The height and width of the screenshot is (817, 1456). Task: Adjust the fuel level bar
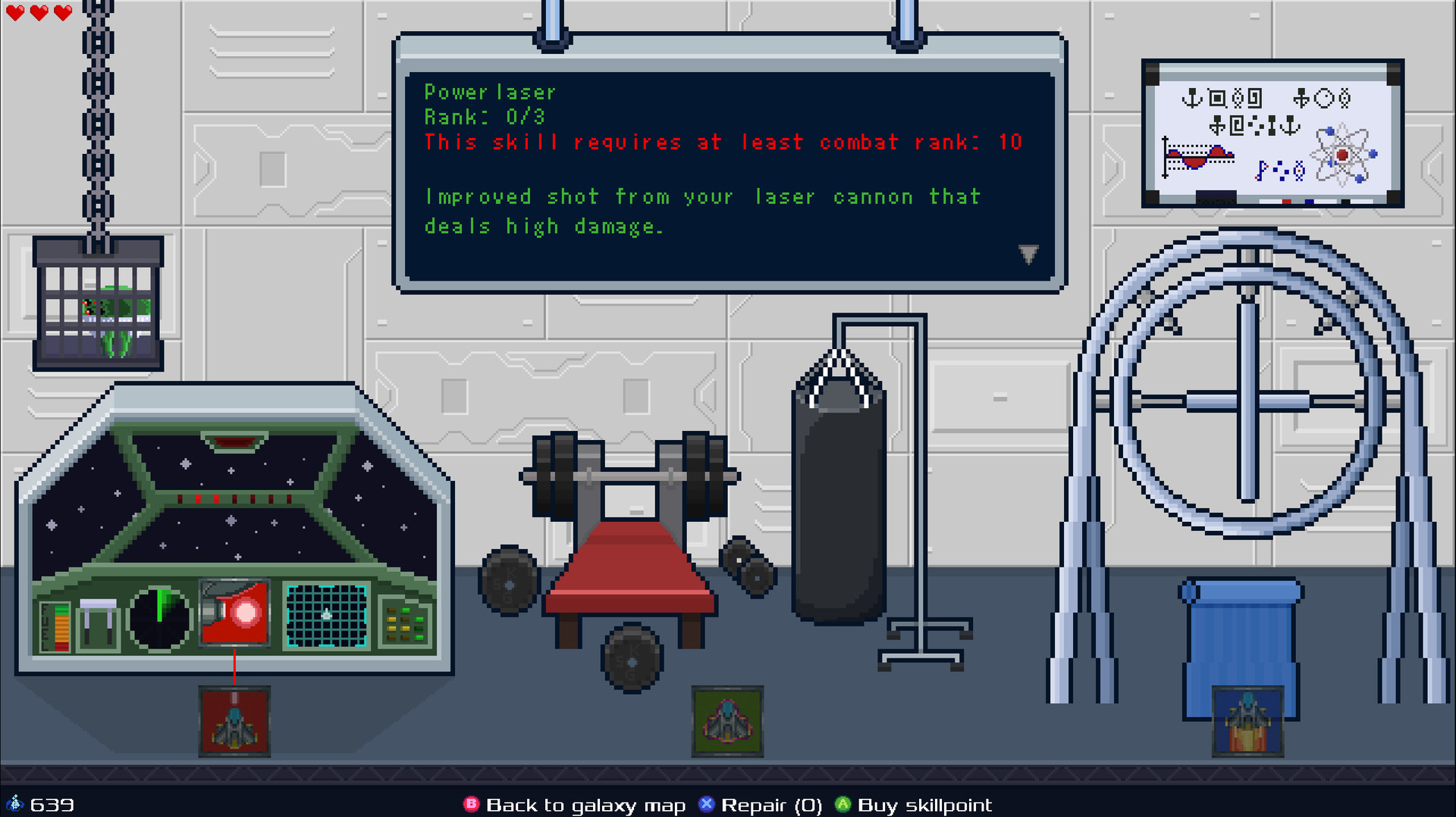64,624
